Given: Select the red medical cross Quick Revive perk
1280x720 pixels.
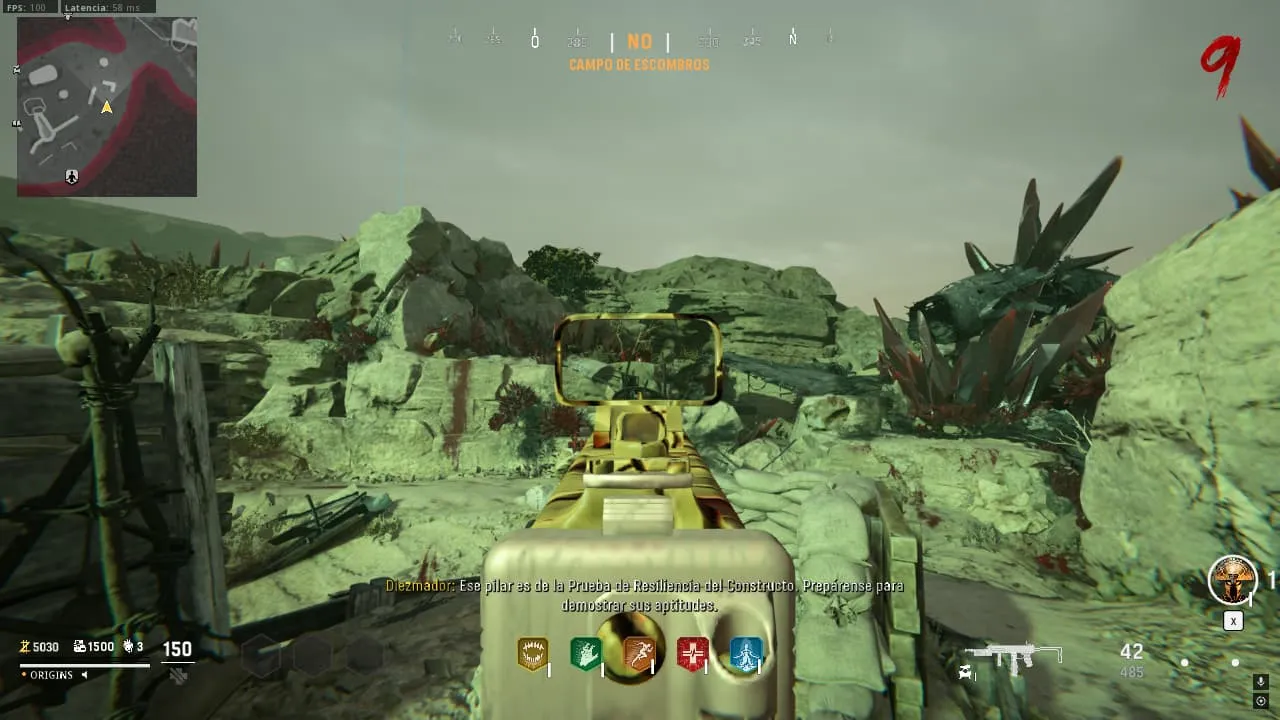Looking at the screenshot, I should point(692,654).
